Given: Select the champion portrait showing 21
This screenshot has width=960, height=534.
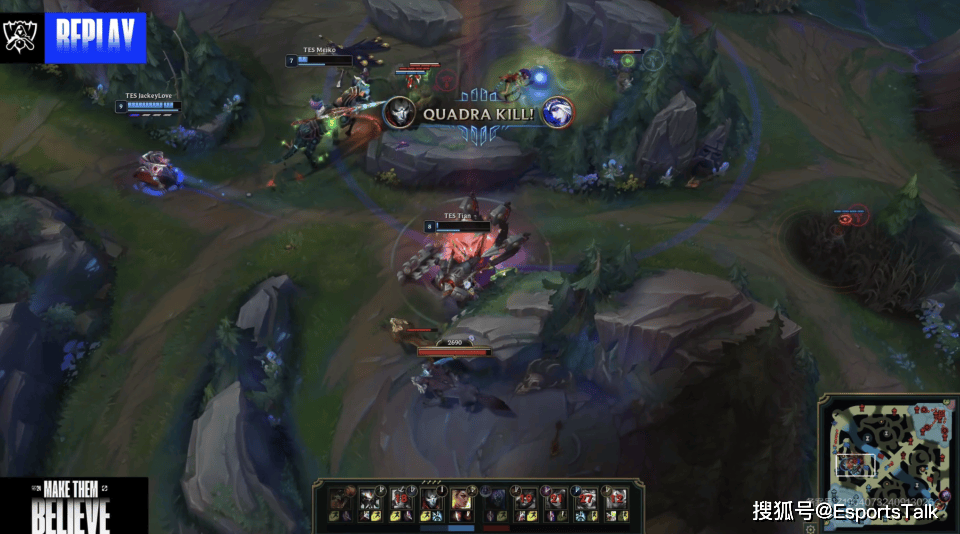Looking at the screenshot, I should pos(555,499).
